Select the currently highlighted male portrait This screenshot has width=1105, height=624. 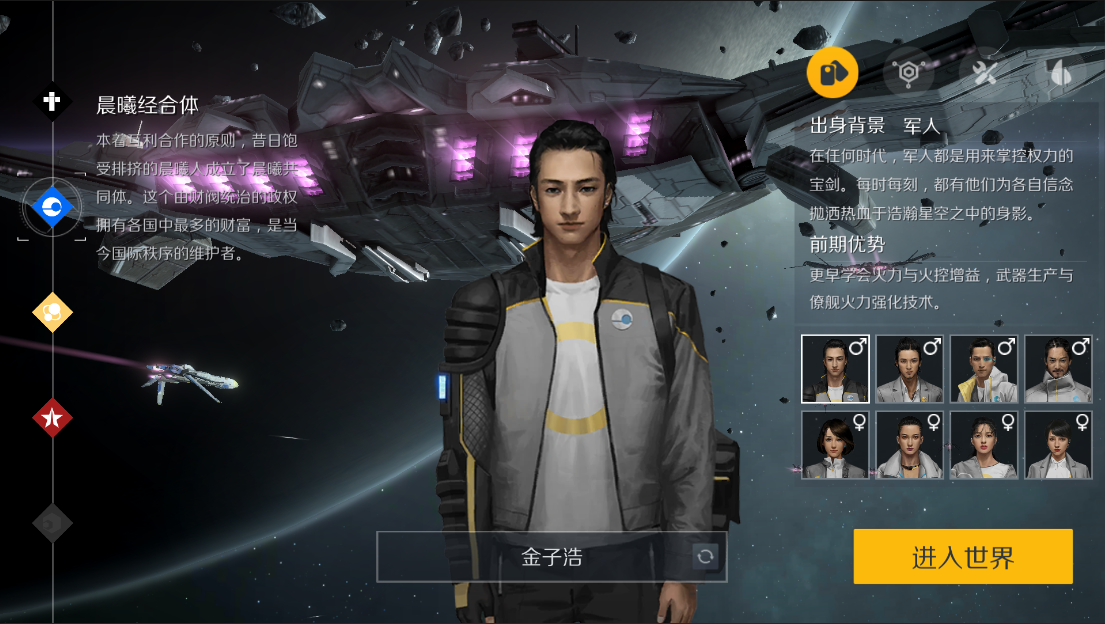[x=835, y=369]
